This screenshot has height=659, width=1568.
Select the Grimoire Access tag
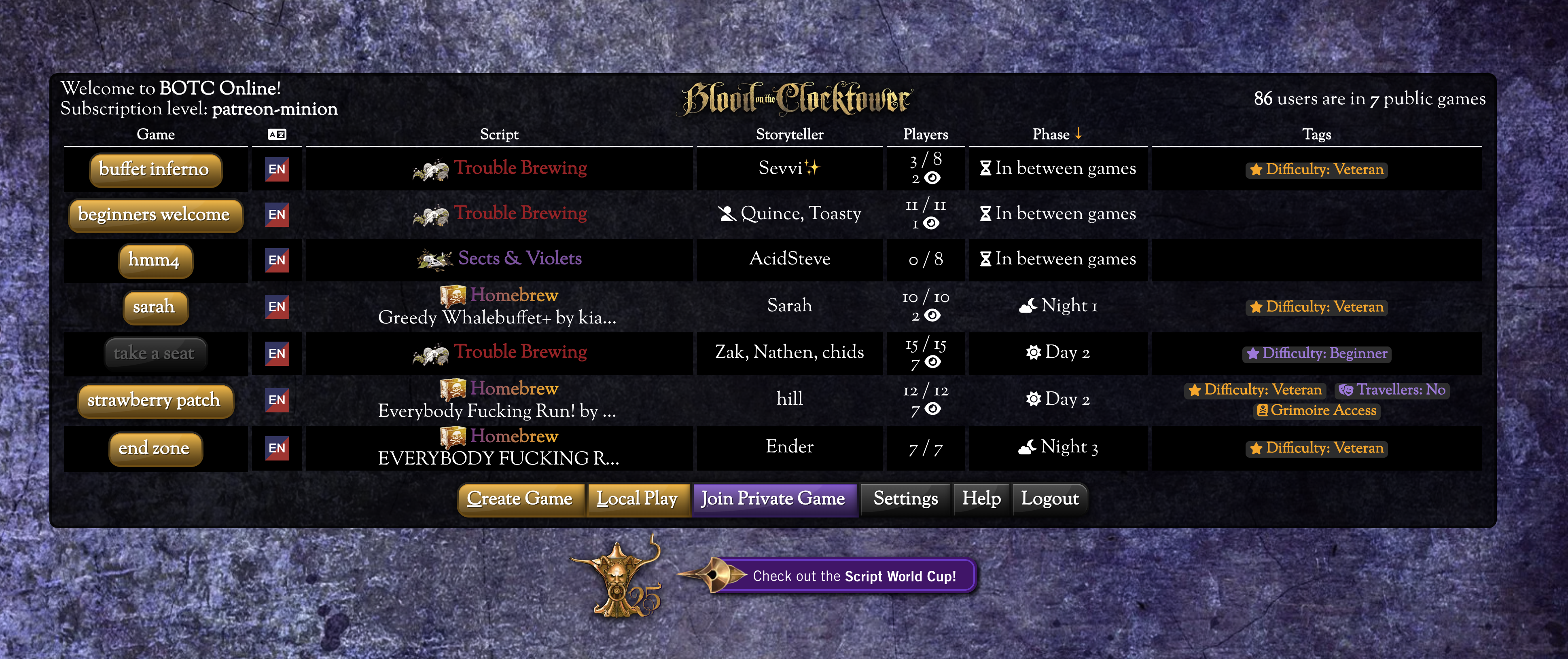pos(1317,411)
